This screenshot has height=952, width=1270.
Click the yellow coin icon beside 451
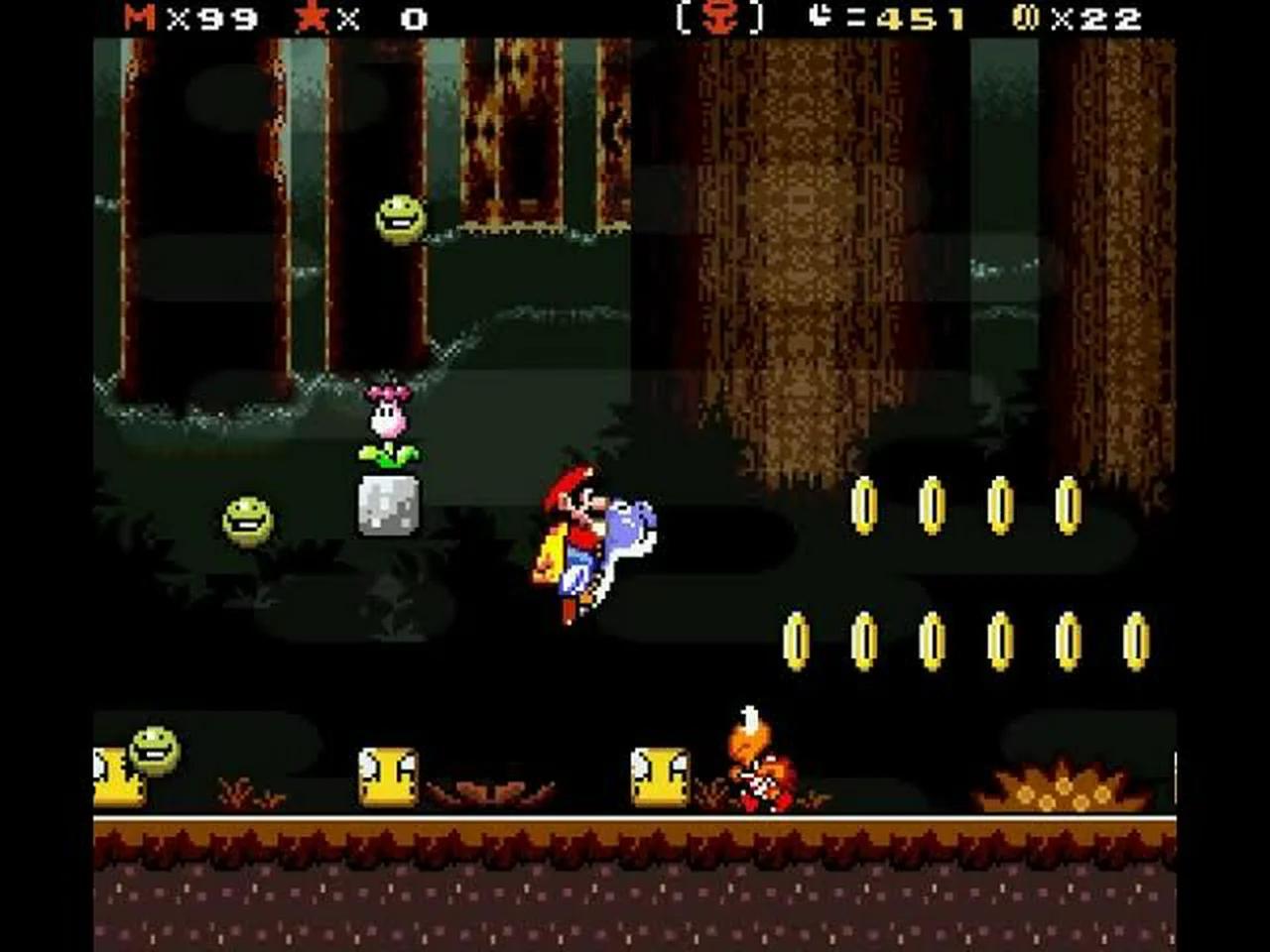click(820, 17)
